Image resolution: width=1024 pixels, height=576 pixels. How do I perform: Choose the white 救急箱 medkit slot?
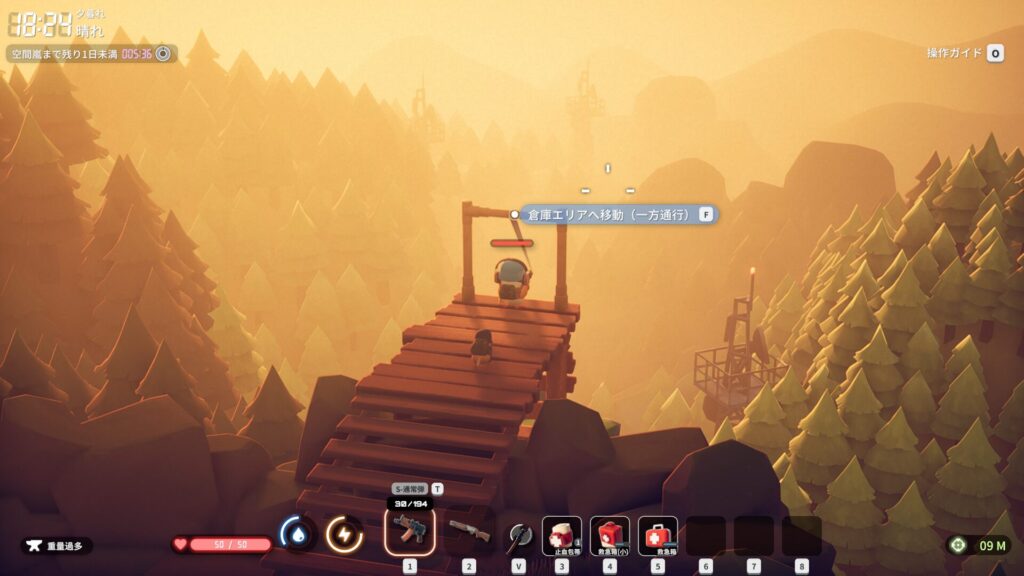point(658,535)
